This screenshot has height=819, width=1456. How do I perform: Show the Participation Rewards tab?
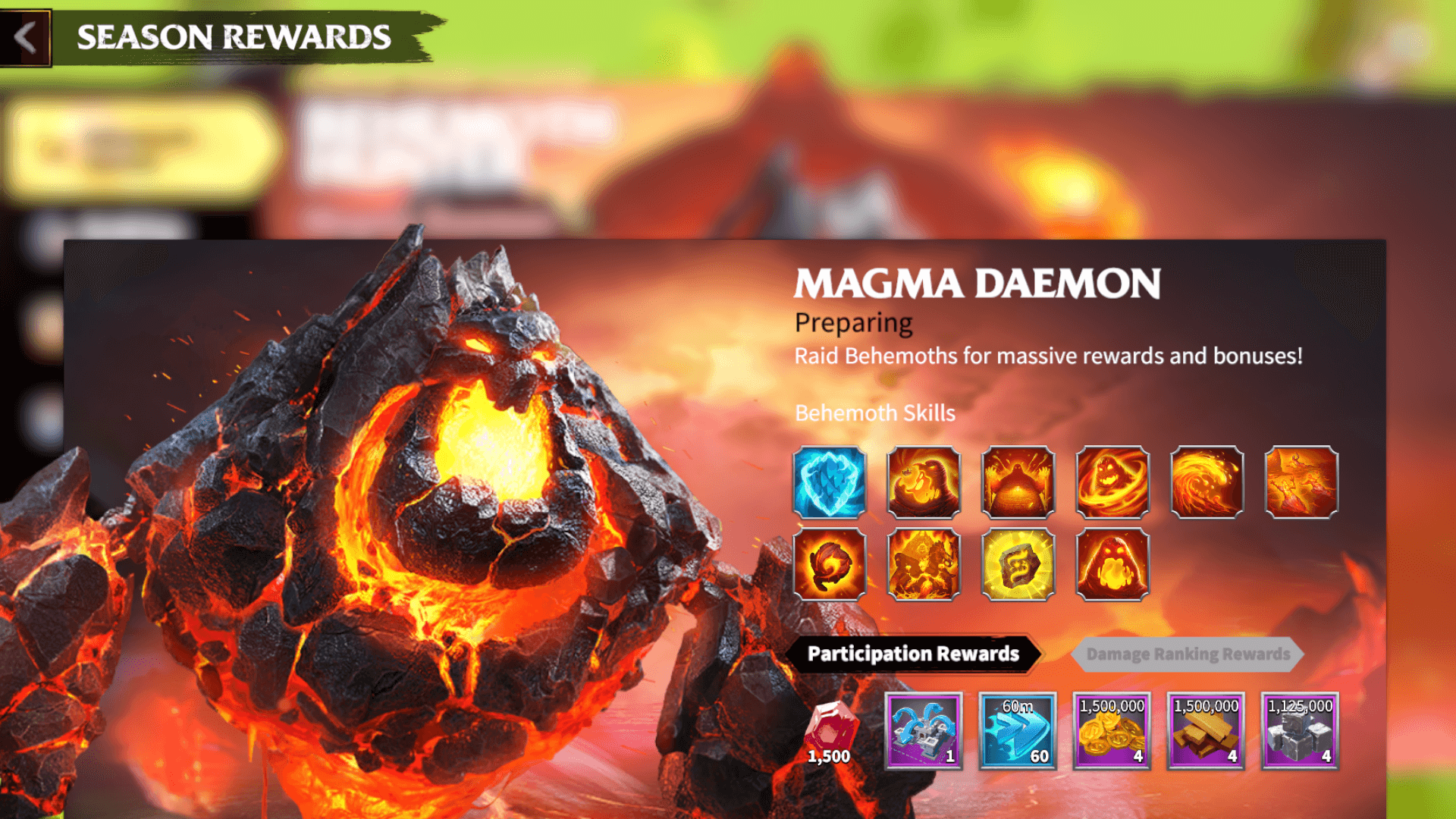pyautogui.click(x=913, y=654)
